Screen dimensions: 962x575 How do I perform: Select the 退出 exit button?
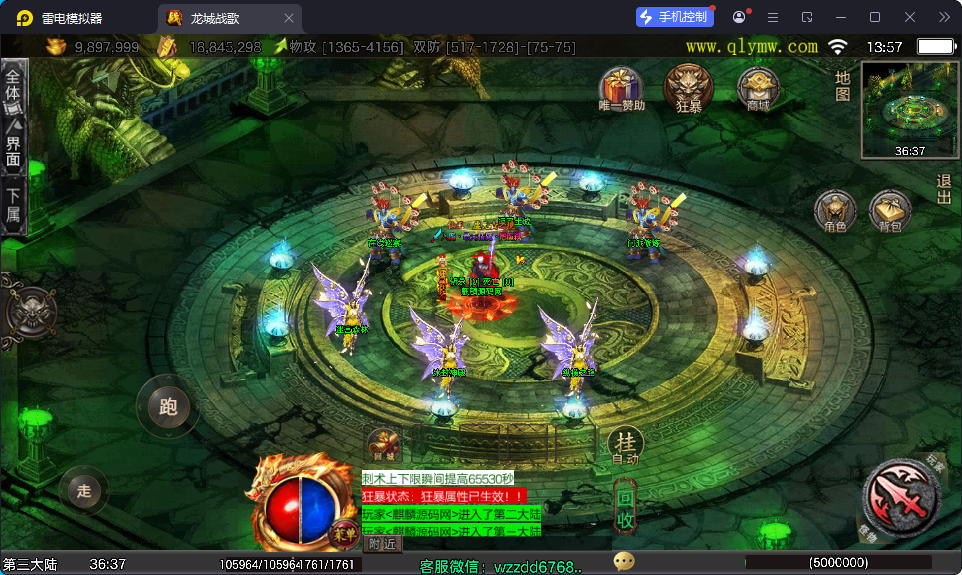click(943, 190)
